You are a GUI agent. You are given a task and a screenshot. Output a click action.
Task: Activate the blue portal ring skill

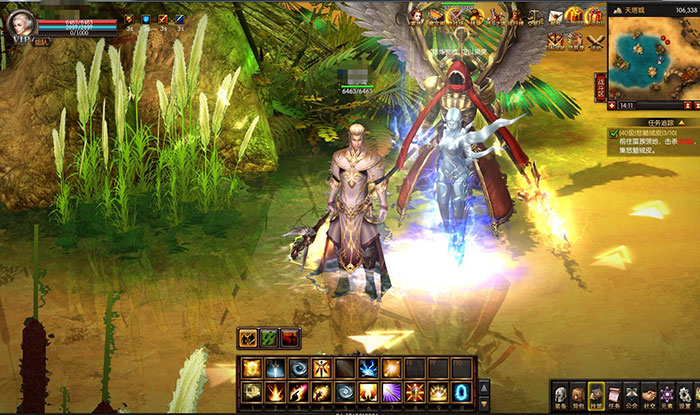[x=462, y=391]
